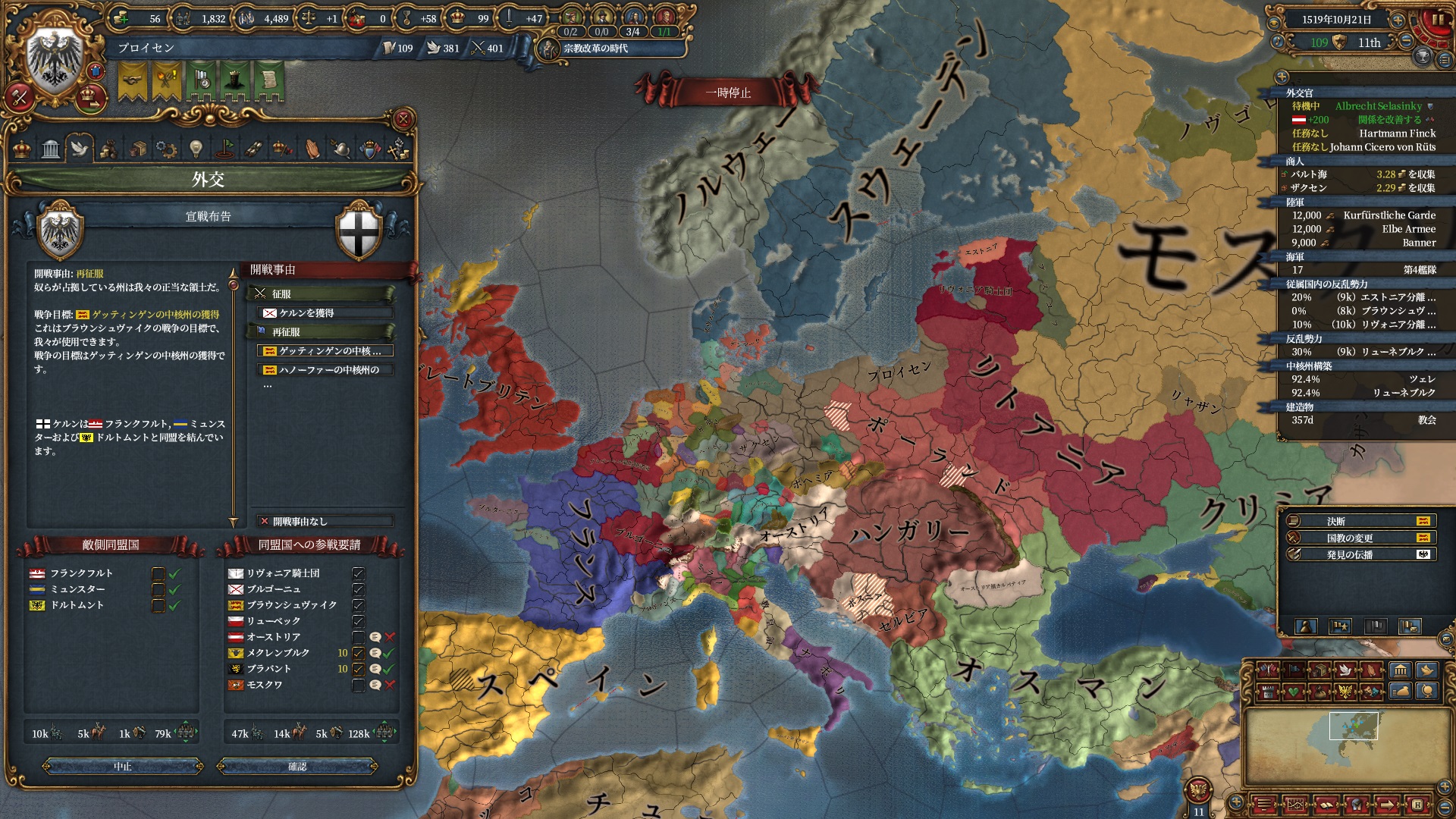Image resolution: width=1456 pixels, height=819 pixels.
Task: Choose the ゲッティンゲンの中核 reconquest option
Action: pos(326,351)
